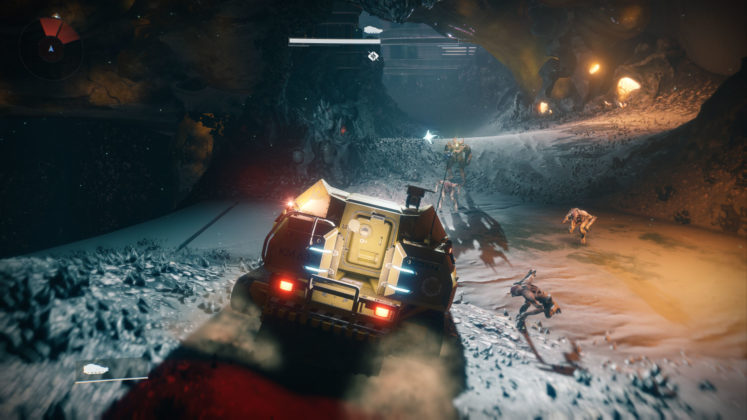Viewport: 747px width, 420px height.
Task: Click the diamond objective marker icon
Action: point(373,56)
